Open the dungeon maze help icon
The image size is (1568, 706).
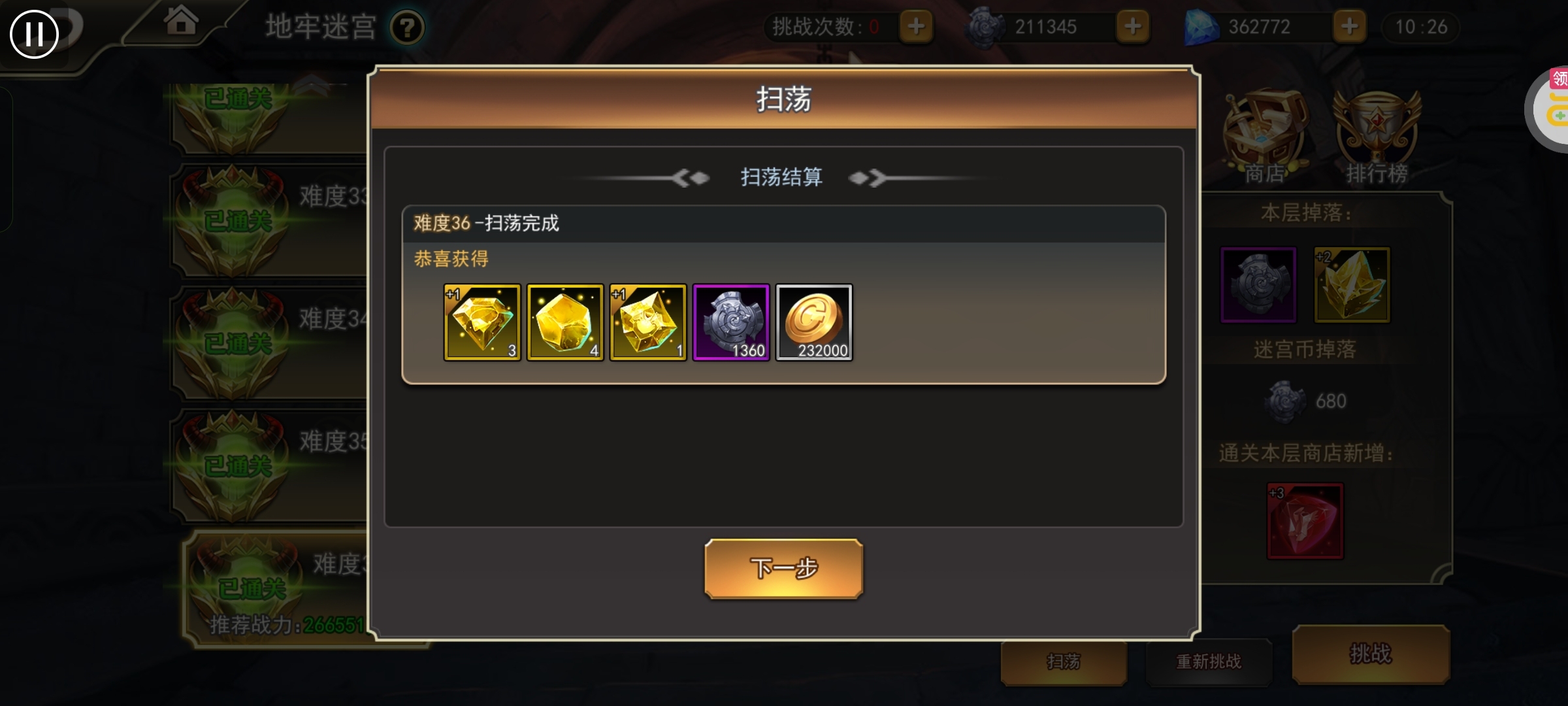(x=406, y=27)
